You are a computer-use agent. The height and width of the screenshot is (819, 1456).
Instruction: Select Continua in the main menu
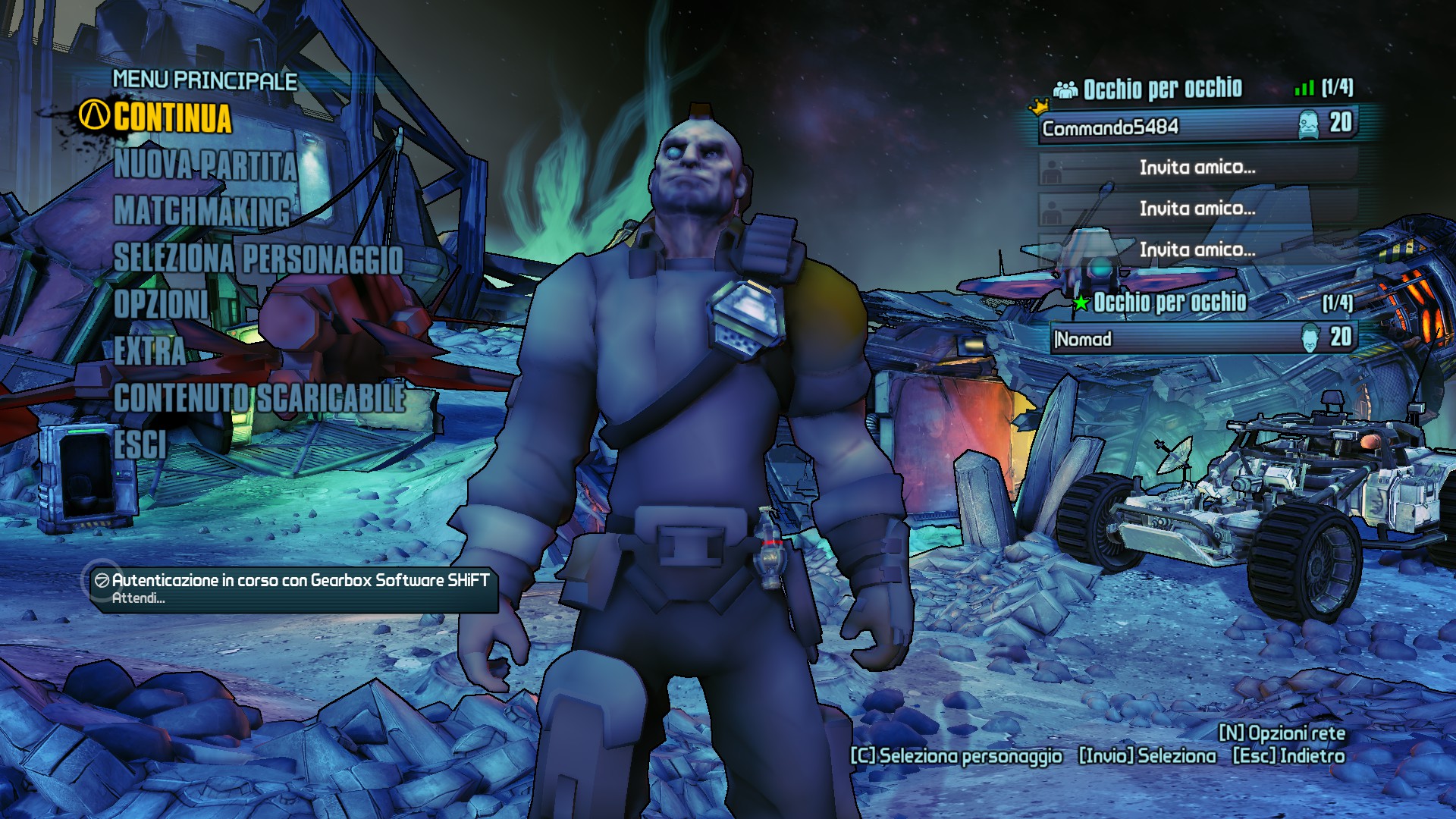pyautogui.click(x=172, y=118)
